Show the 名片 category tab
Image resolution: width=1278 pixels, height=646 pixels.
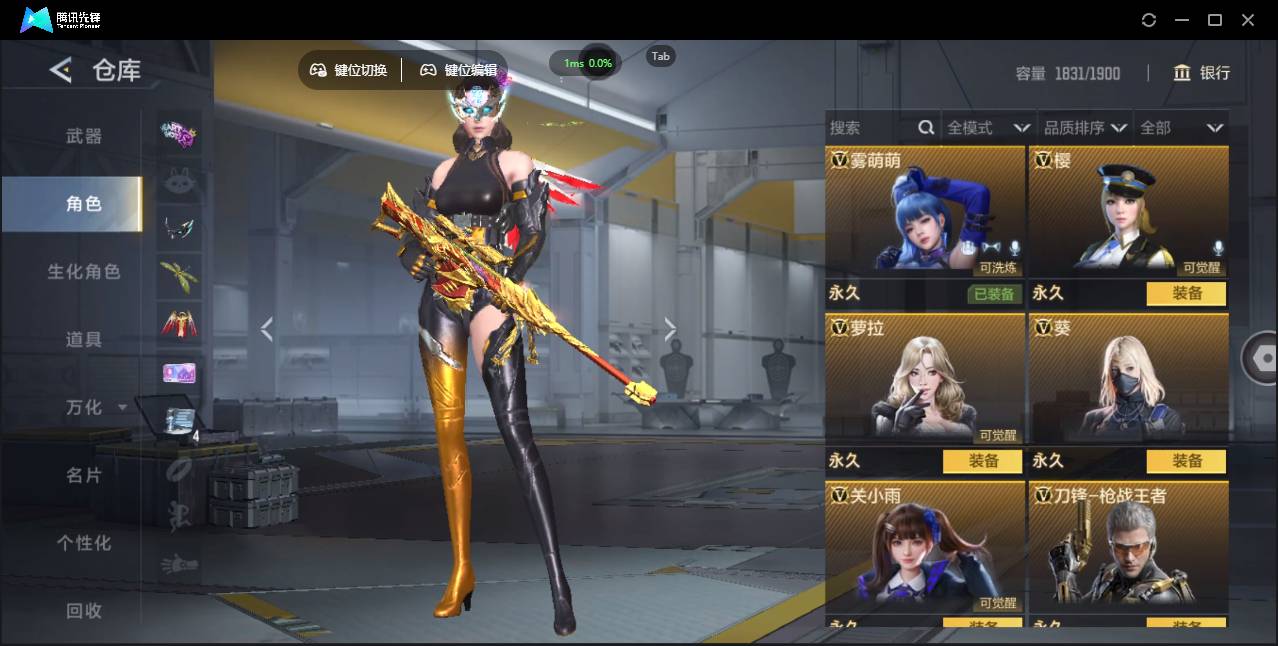(x=84, y=476)
